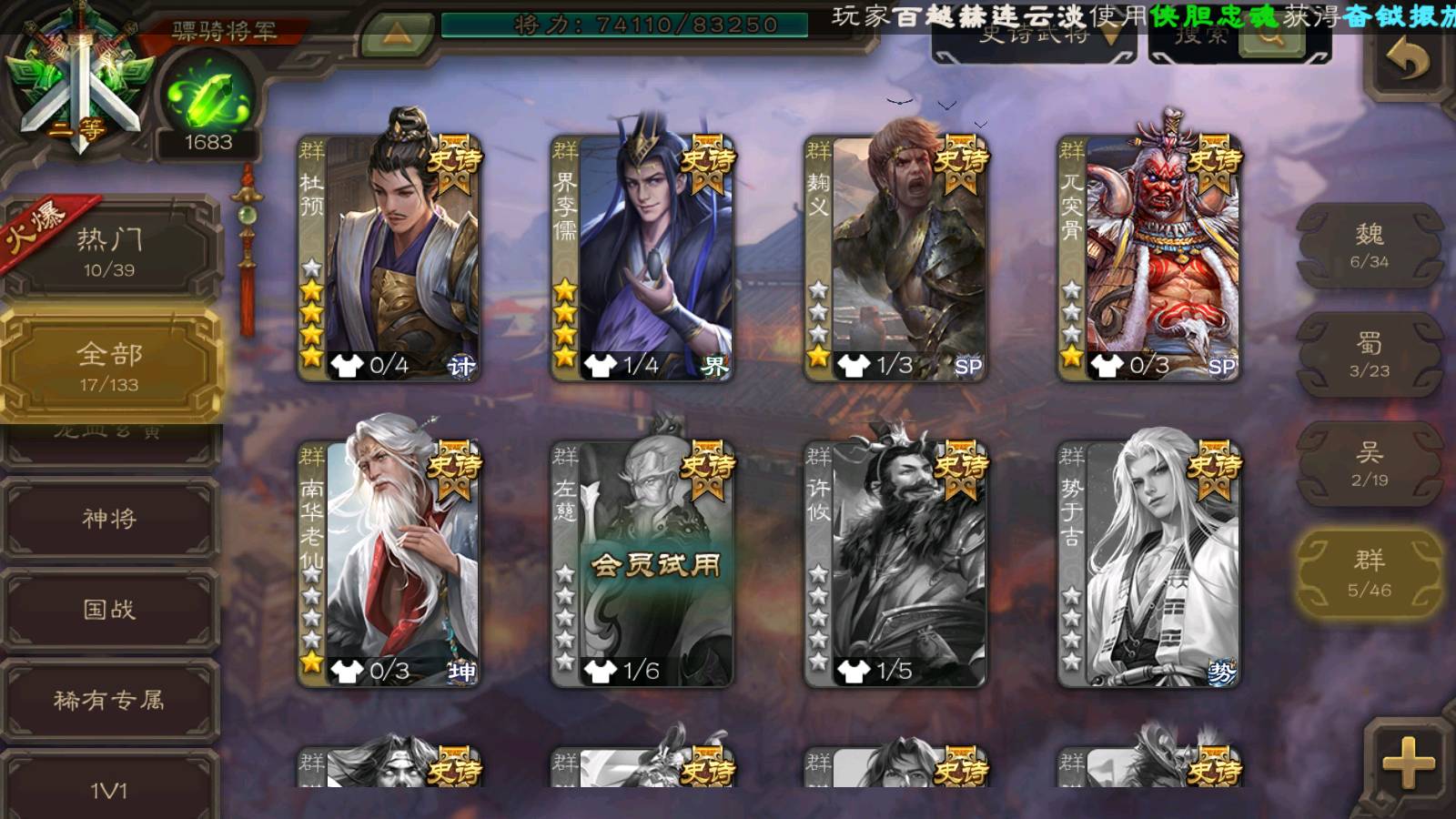This screenshot has height=819, width=1456.
Task: Filter heroes by 蜀 faction
Action: [1369, 355]
